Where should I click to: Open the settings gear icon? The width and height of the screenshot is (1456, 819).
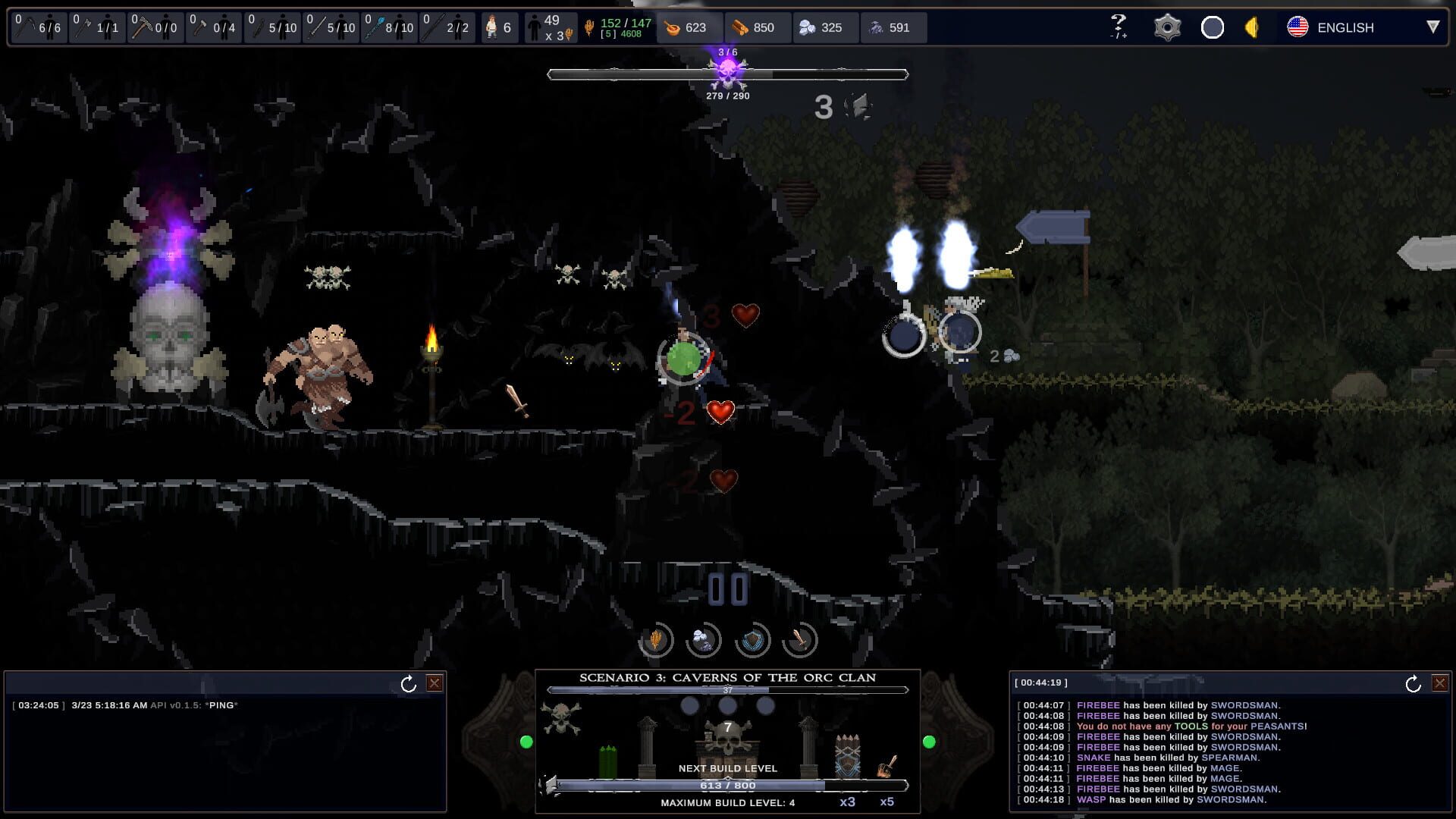pyautogui.click(x=1167, y=27)
